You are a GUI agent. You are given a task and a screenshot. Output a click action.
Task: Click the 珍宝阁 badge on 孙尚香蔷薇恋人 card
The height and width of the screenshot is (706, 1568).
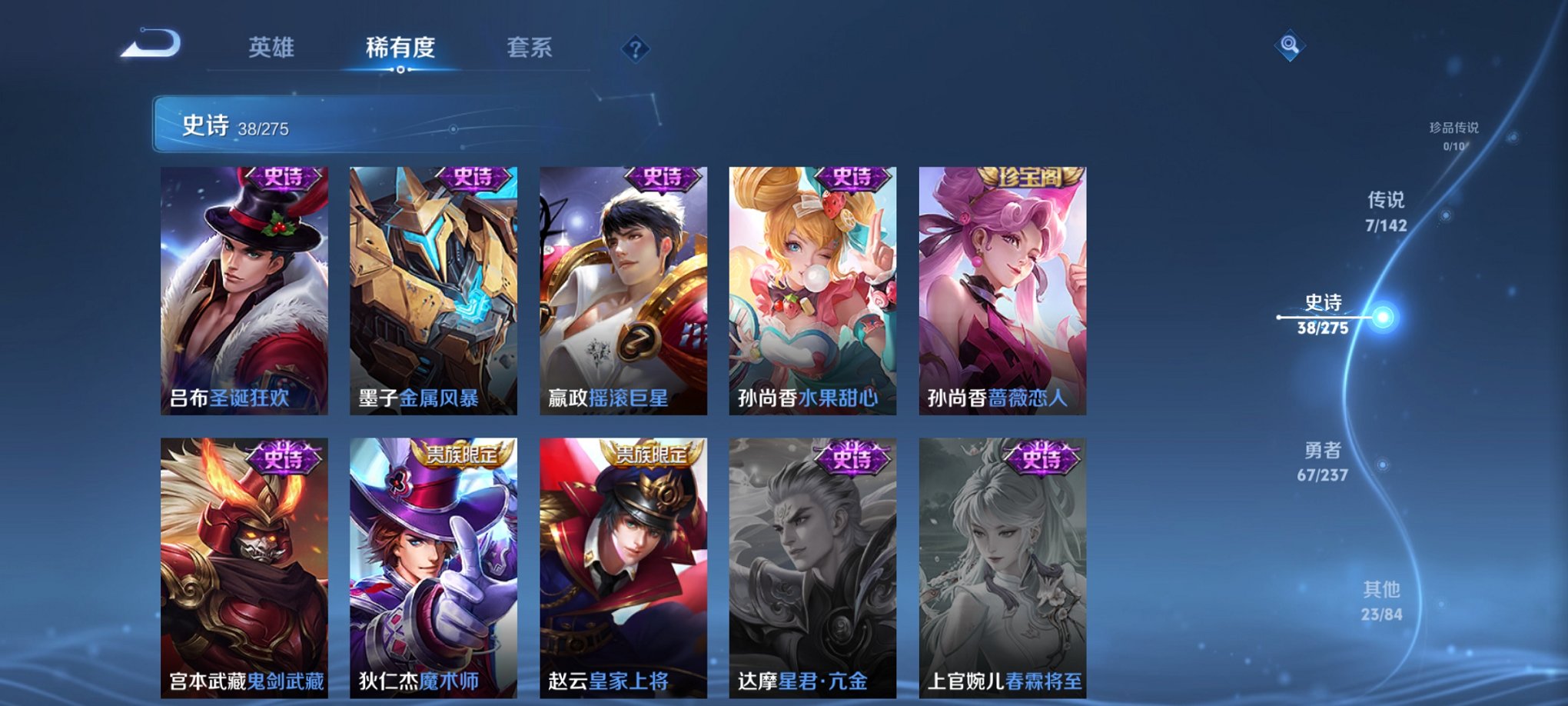pyautogui.click(x=1030, y=177)
